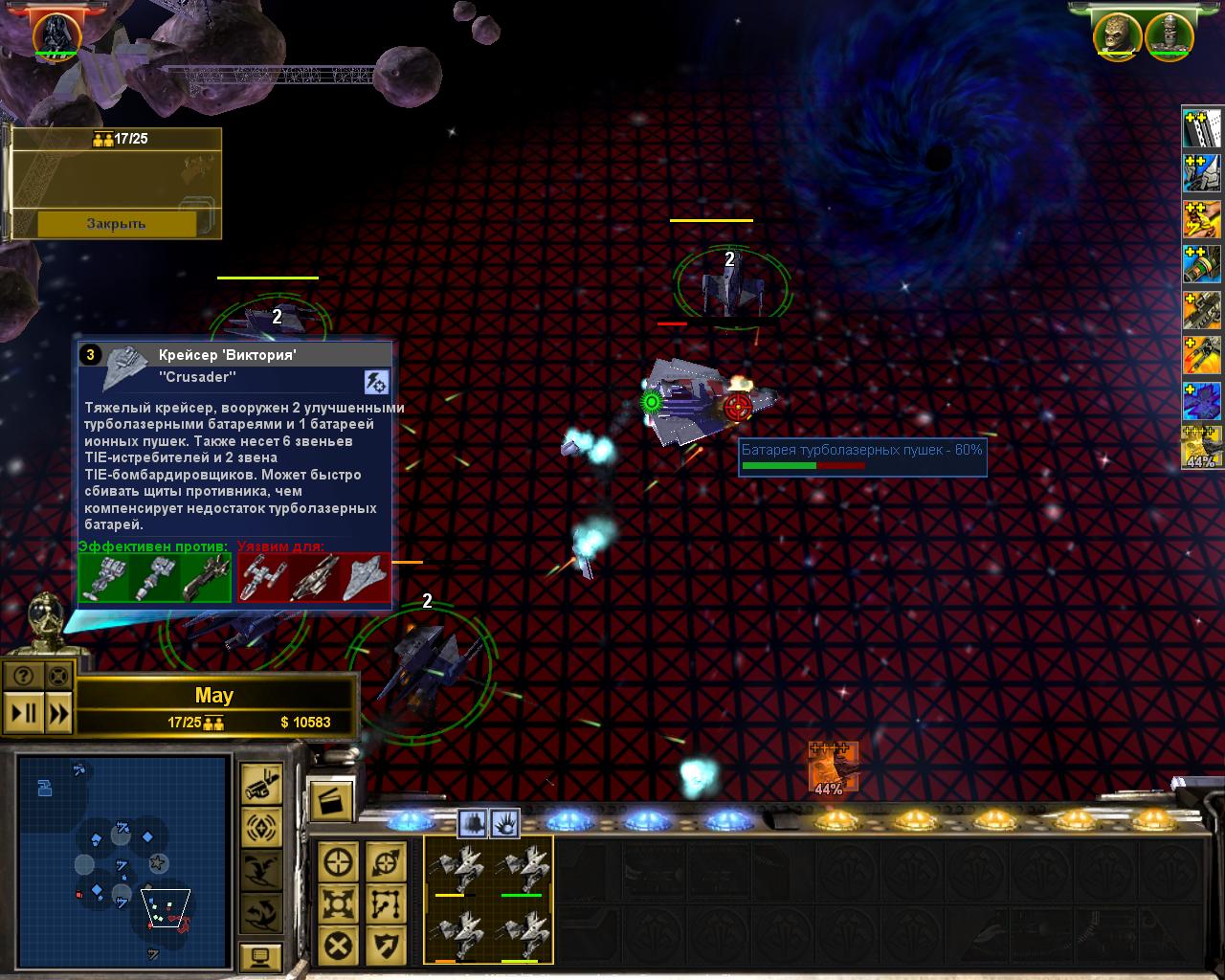Select the waypoint path command
This screenshot has height=980, width=1225.
pos(386,904)
